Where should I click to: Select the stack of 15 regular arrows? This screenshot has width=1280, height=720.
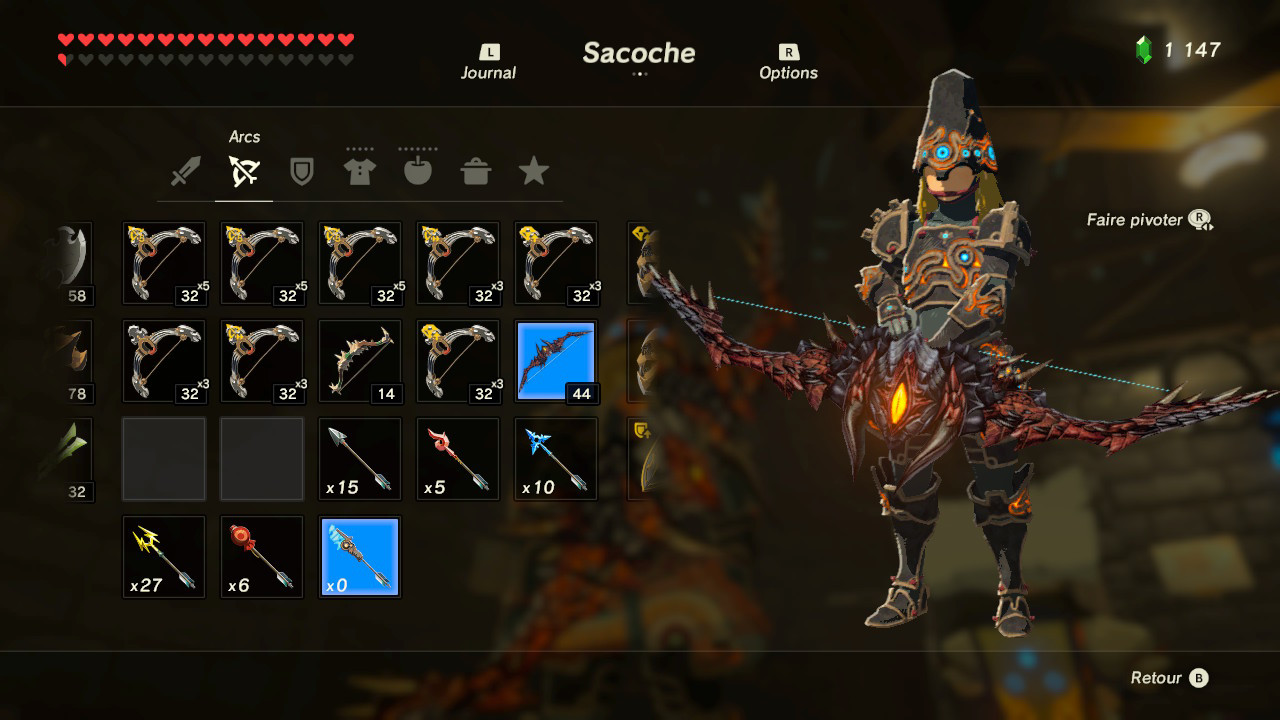click(x=359, y=458)
